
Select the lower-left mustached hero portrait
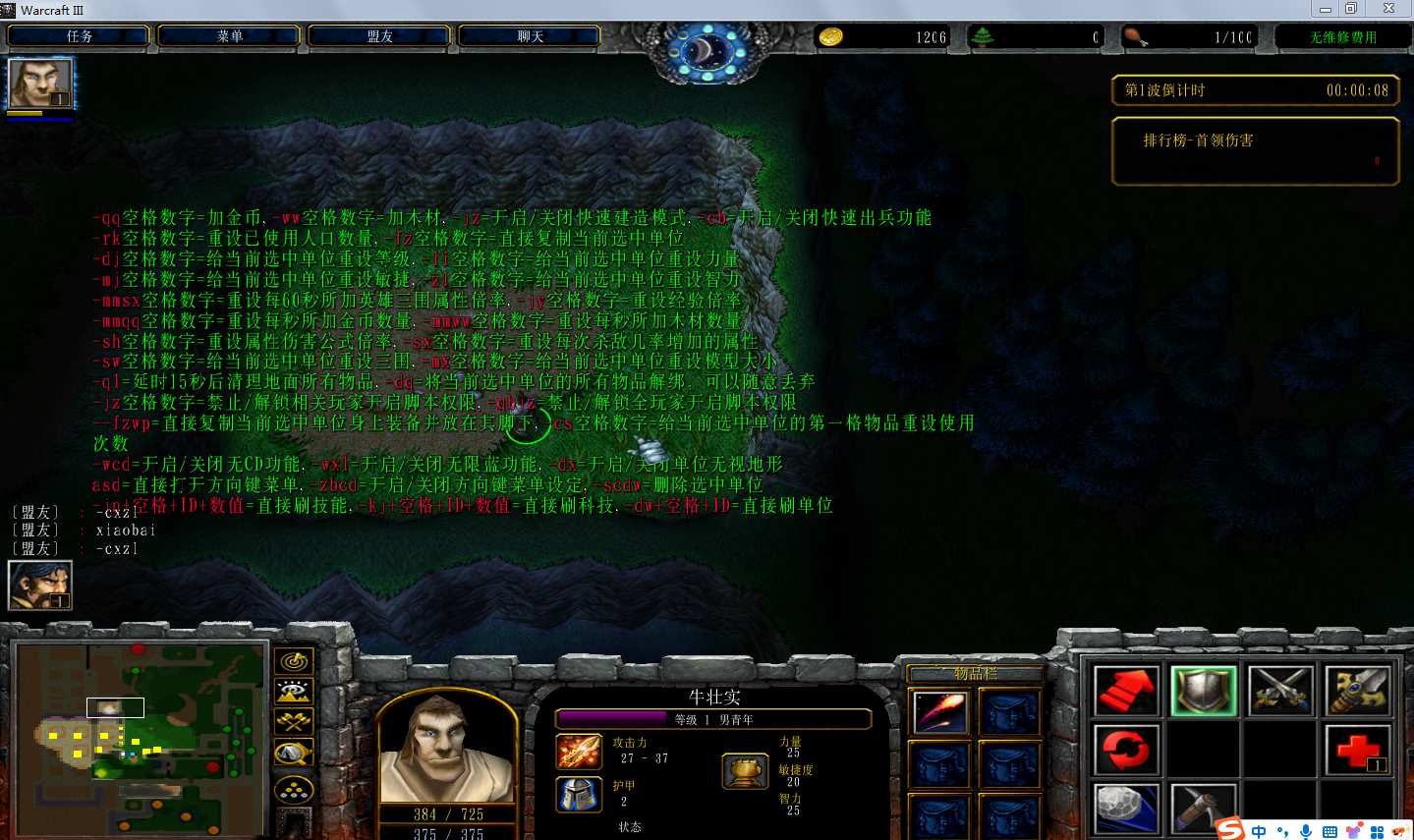(x=40, y=586)
